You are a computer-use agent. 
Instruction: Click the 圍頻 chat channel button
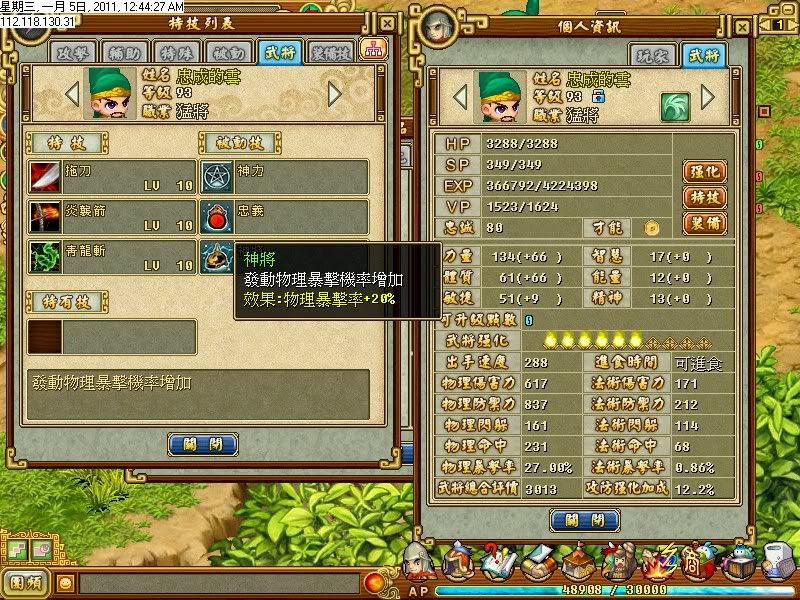(26, 581)
